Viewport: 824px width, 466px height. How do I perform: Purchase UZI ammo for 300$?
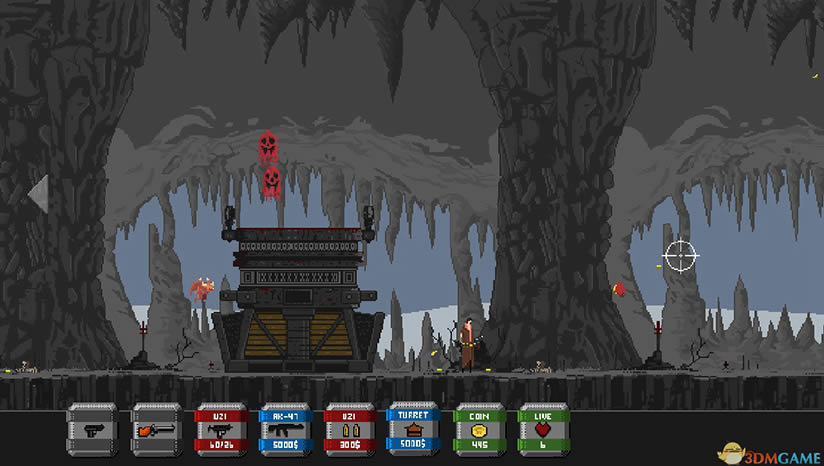click(348, 430)
